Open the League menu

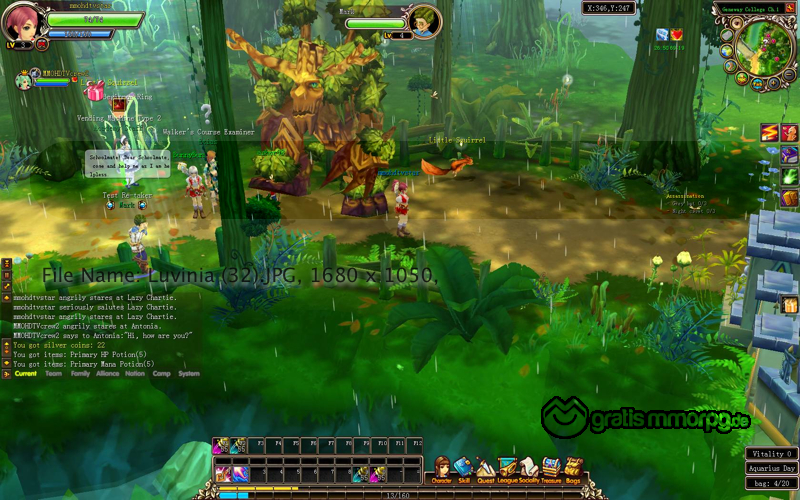pos(507,470)
